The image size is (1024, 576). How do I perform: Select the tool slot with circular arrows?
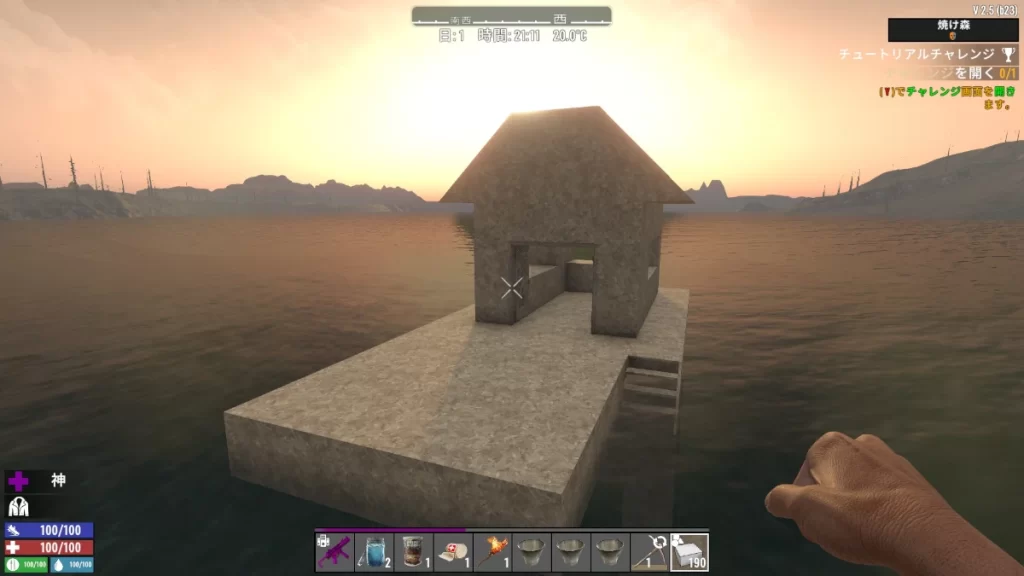[x=650, y=552]
